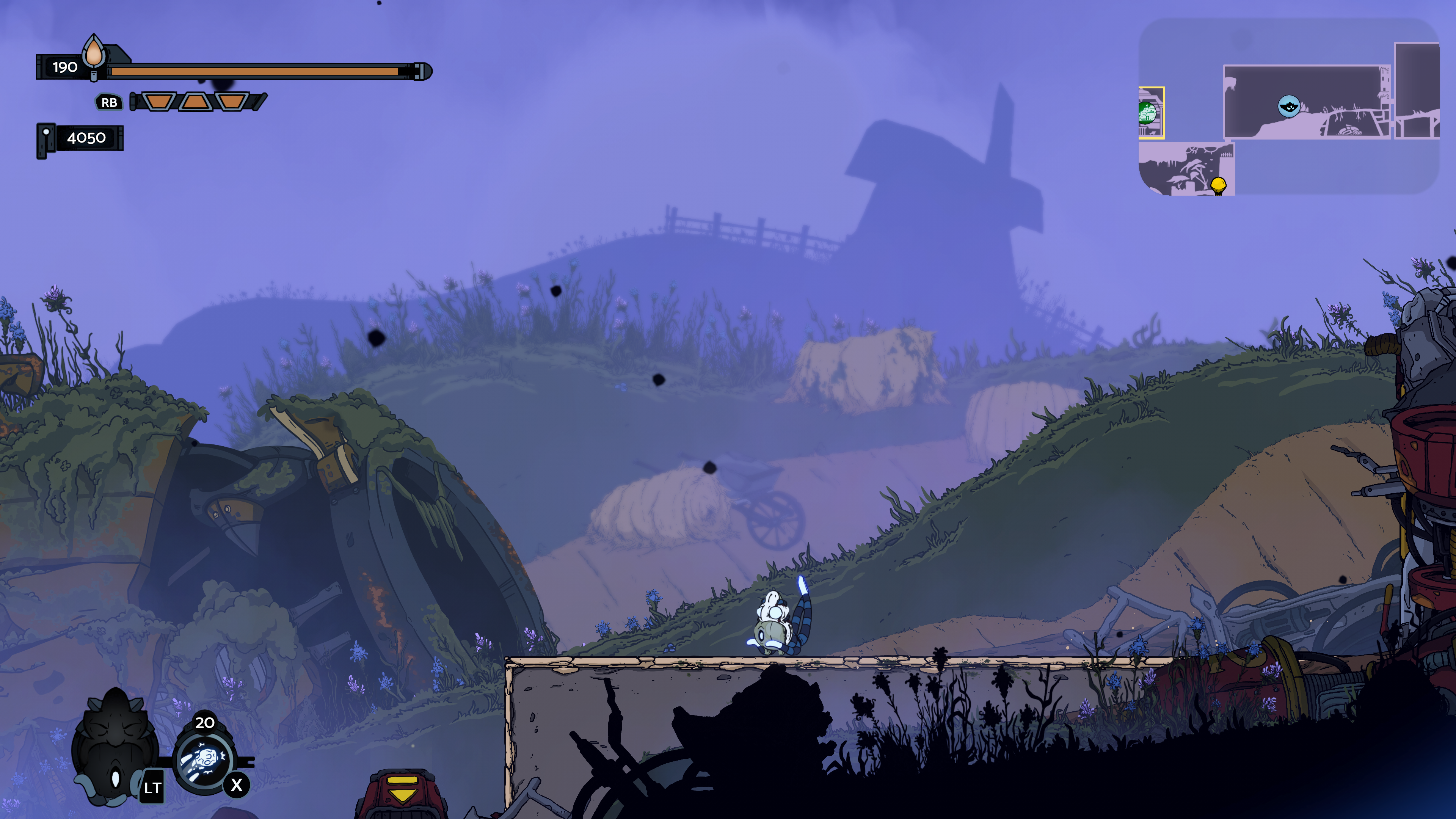Viewport: 1456px width, 819px height.
Task: Select the green building marker on minimap
Action: click(x=1147, y=113)
